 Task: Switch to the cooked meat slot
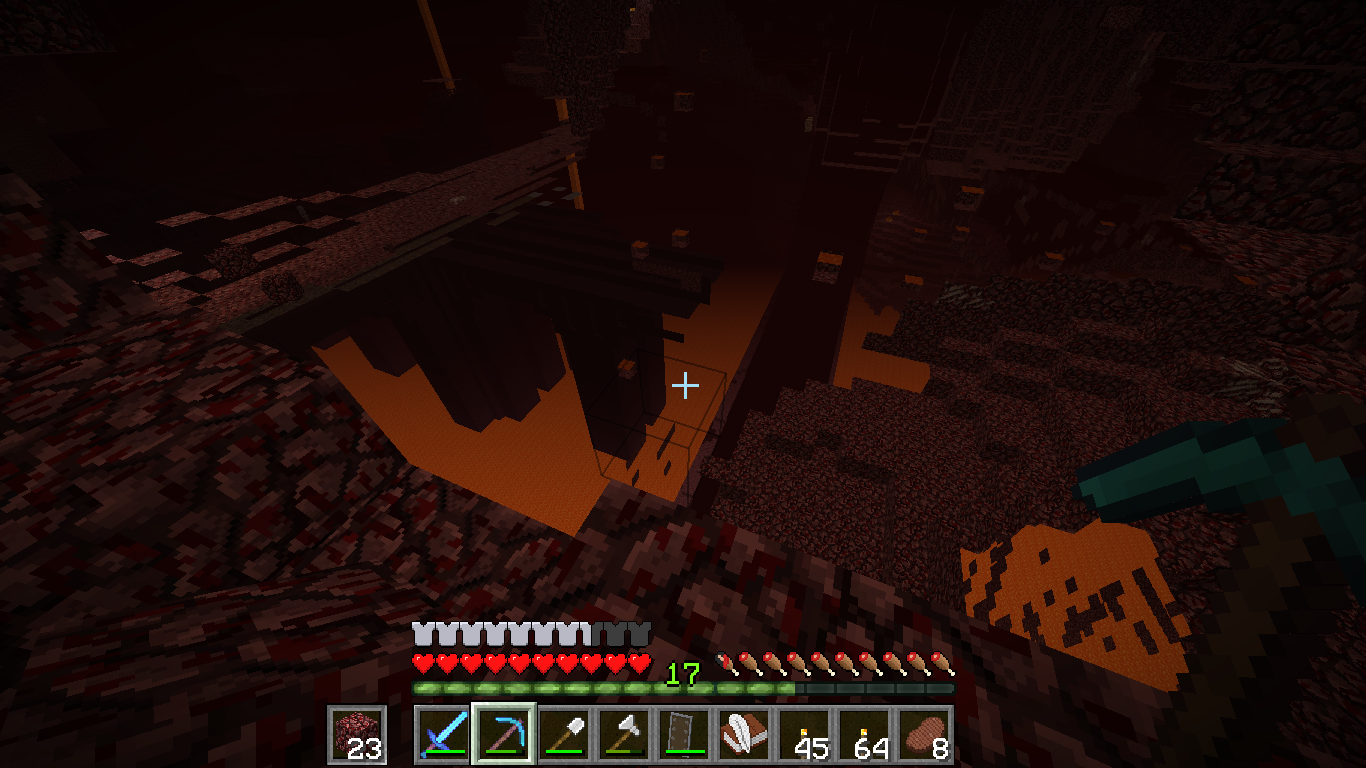pos(924,735)
